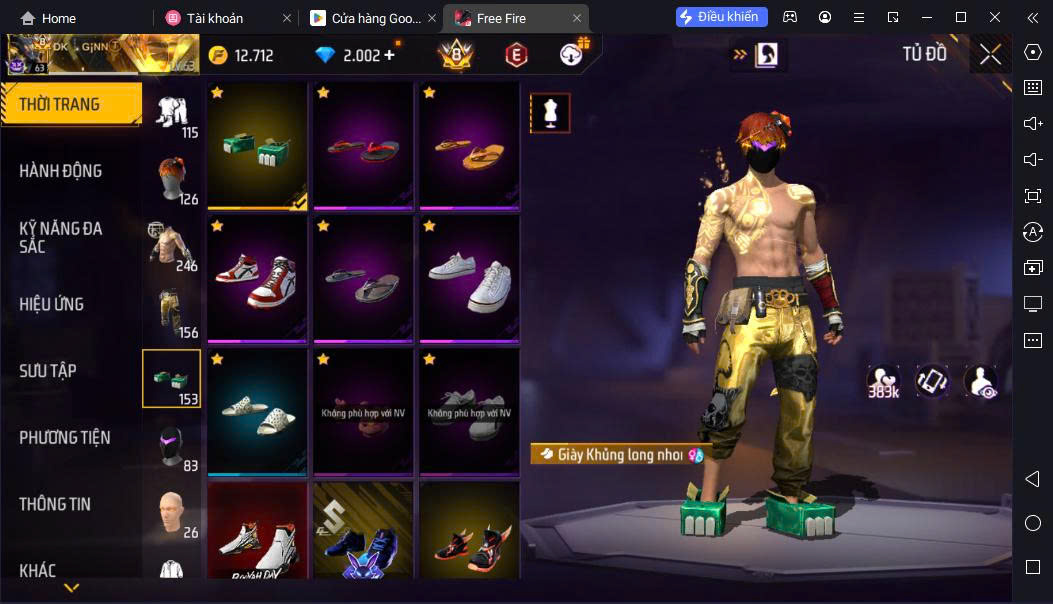
Task: Open the Hiệu Ứng tab
Action: click(x=52, y=304)
